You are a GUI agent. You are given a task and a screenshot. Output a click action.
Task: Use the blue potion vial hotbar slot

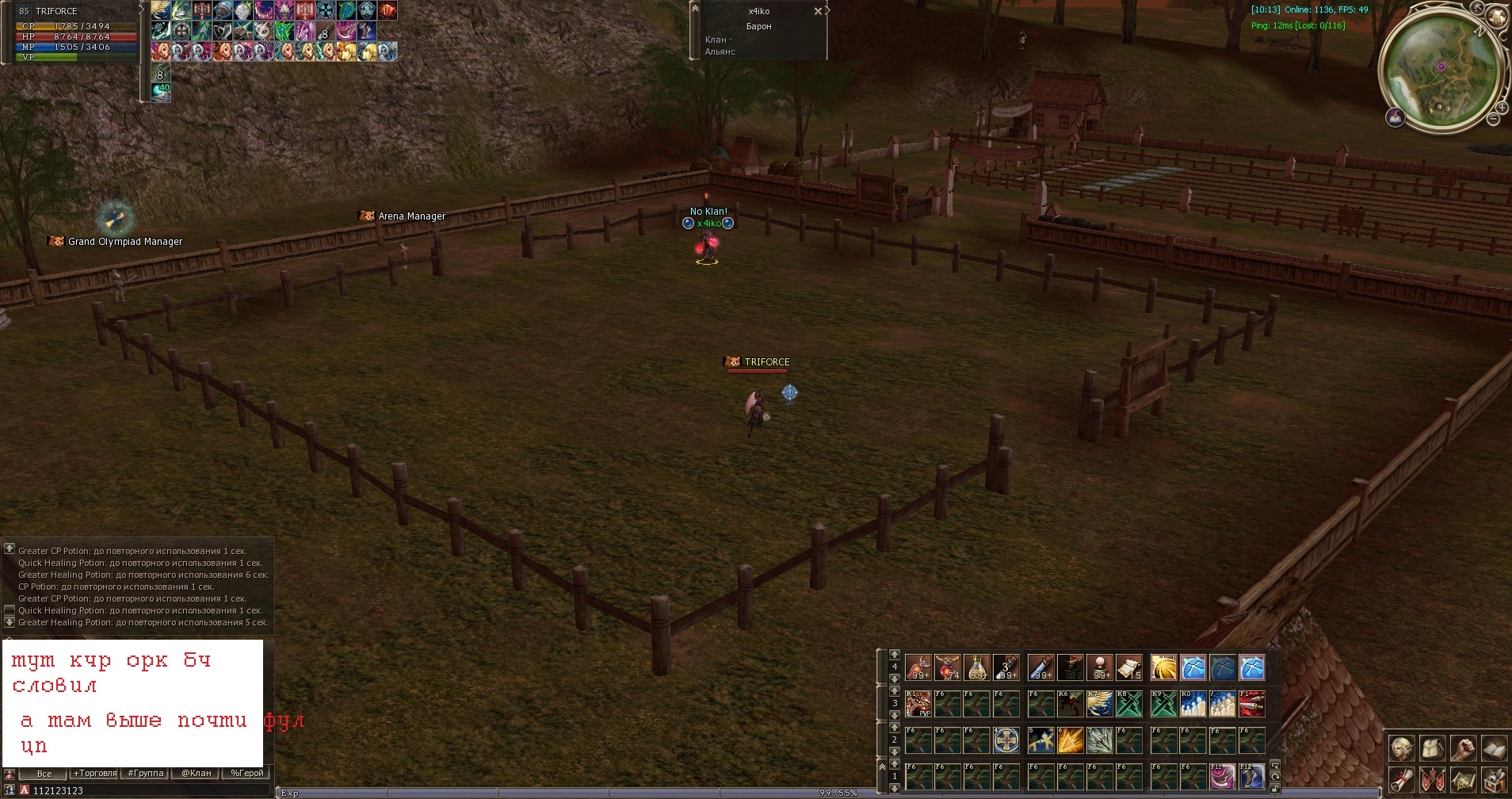pos(1040,668)
